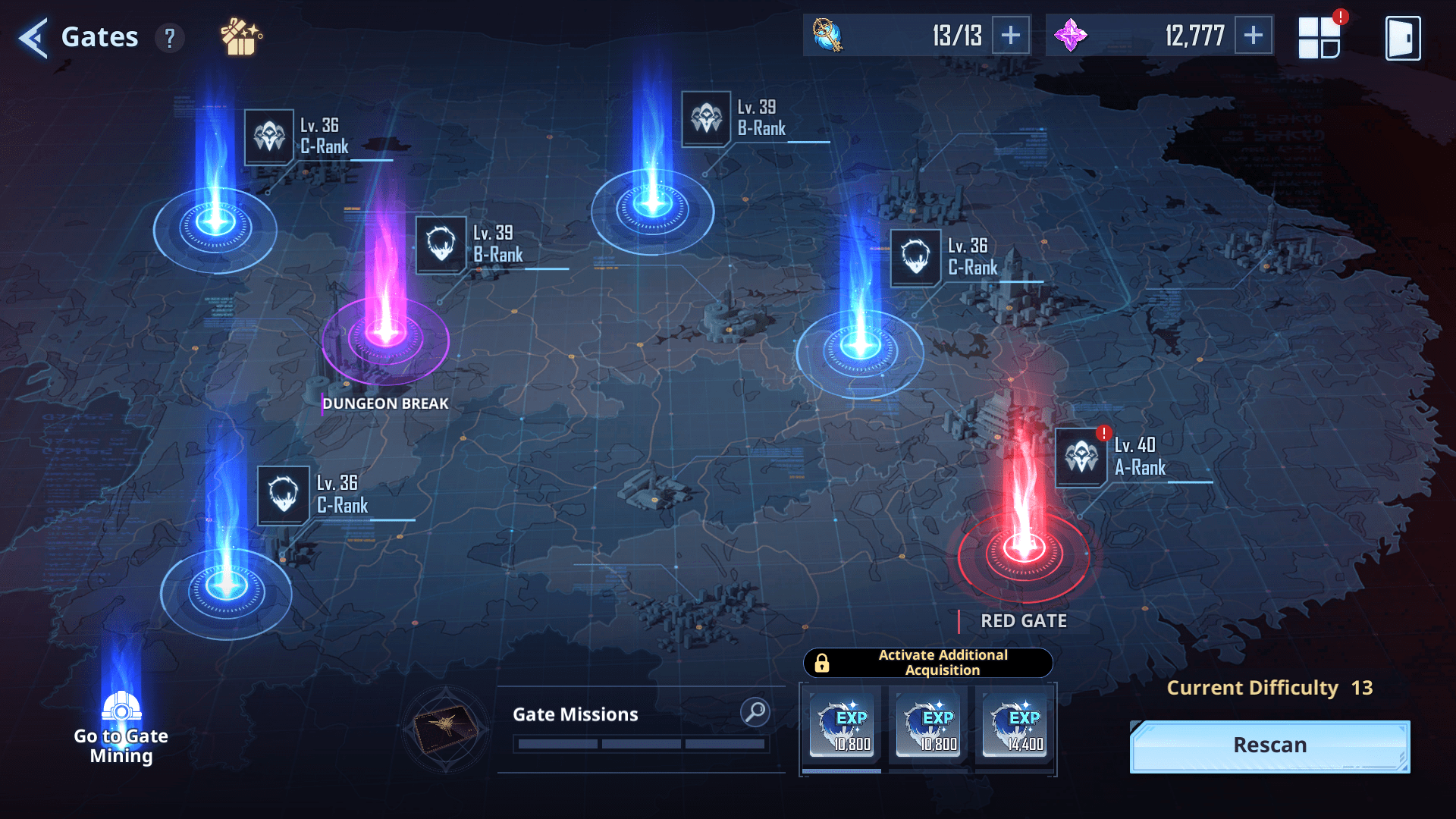Rescan for new gates
1456x819 pixels.
tap(1269, 745)
